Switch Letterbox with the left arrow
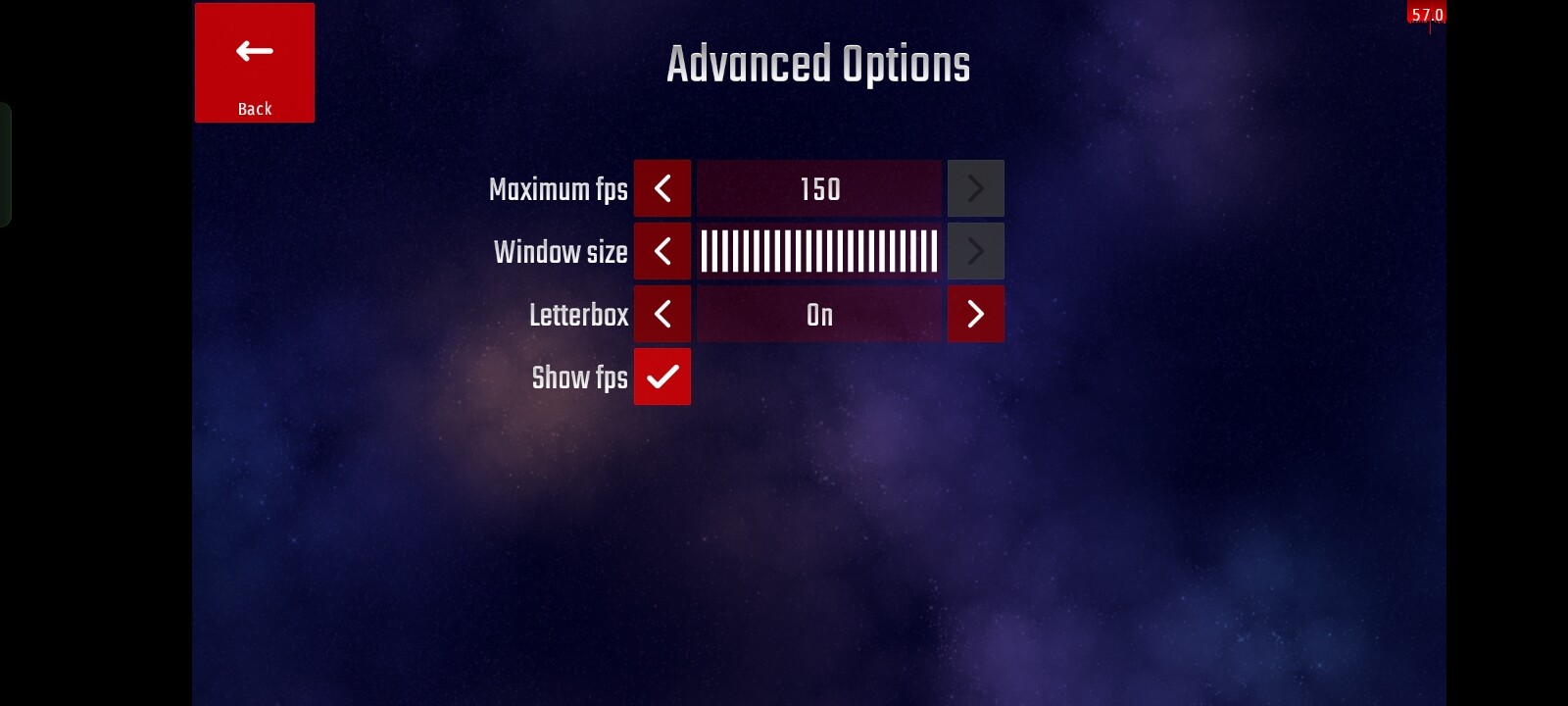Screen dimensions: 1568x706 click(662, 314)
